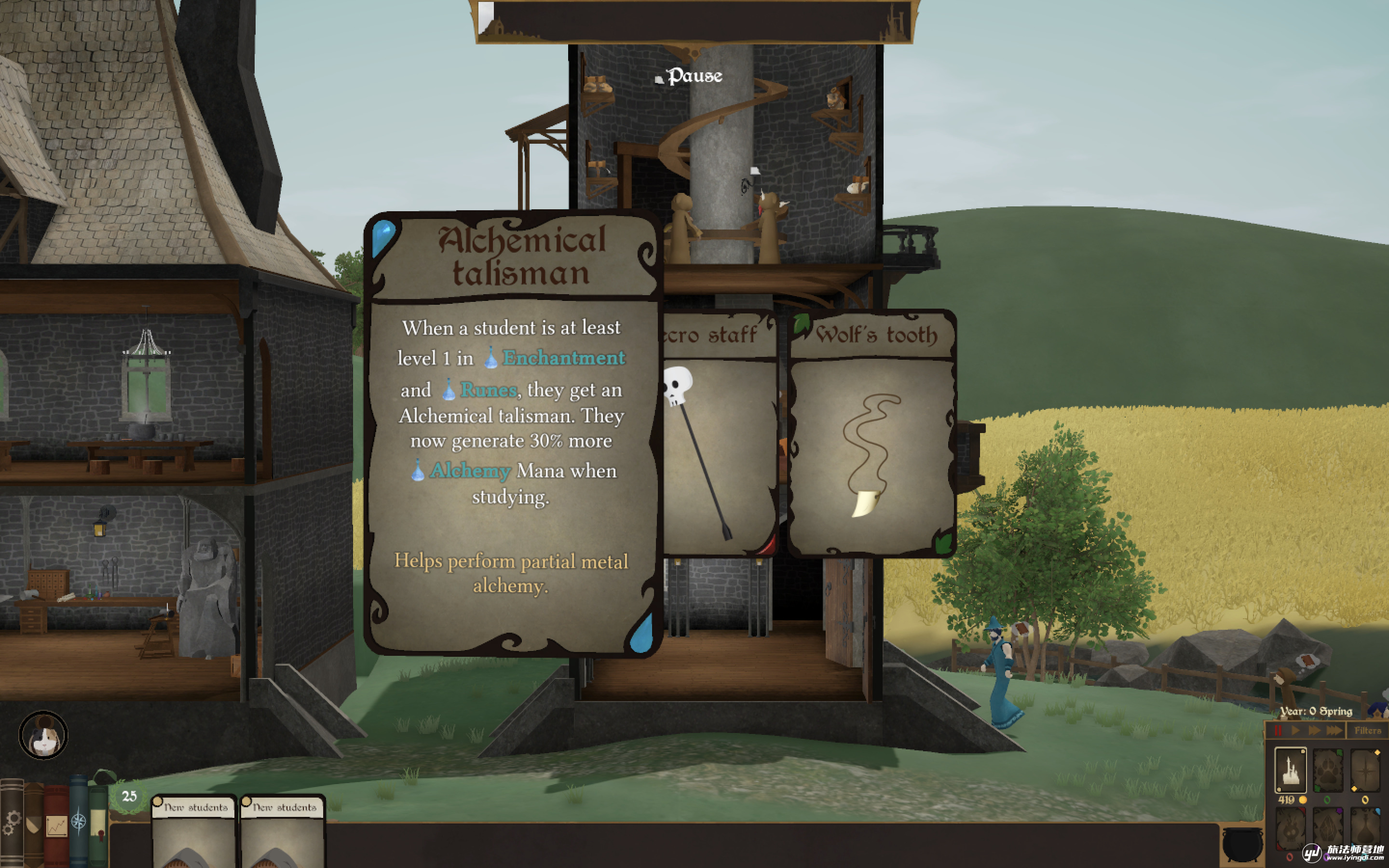The height and width of the screenshot is (868, 1389).
Task: Switch to double-arrow fast forward speed
Action: (1314, 730)
